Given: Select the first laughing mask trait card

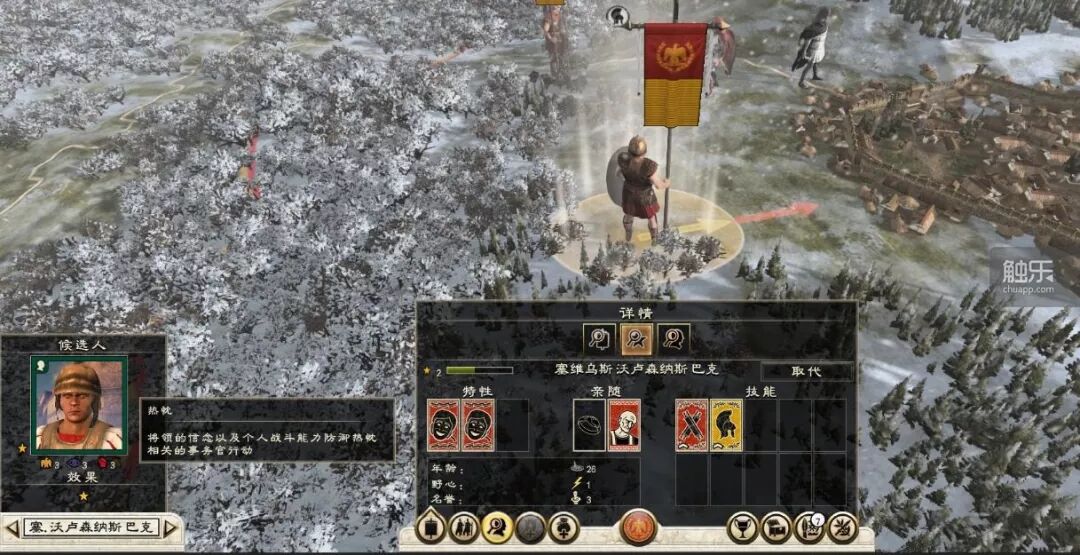Looking at the screenshot, I should tap(443, 425).
